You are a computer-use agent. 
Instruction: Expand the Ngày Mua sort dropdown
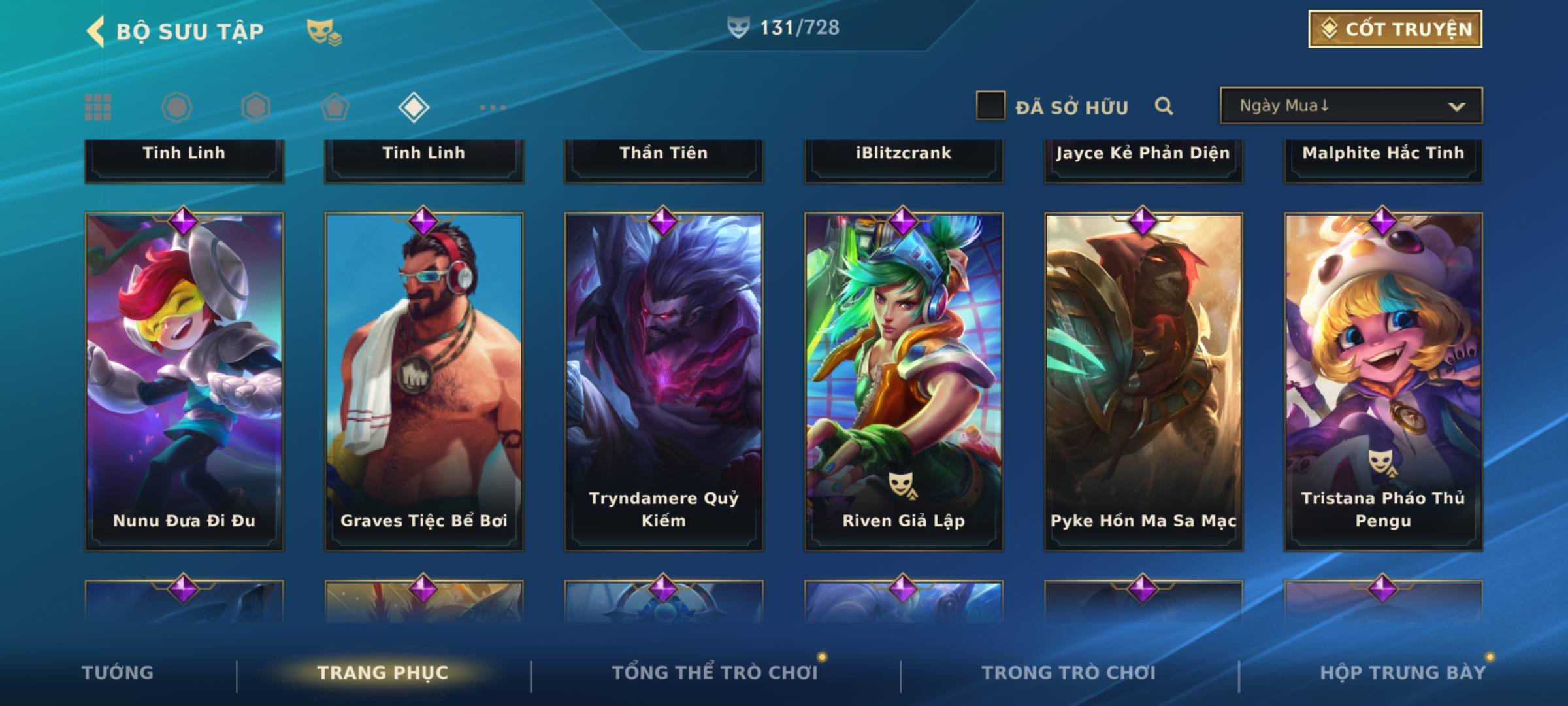[x=1350, y=106]
